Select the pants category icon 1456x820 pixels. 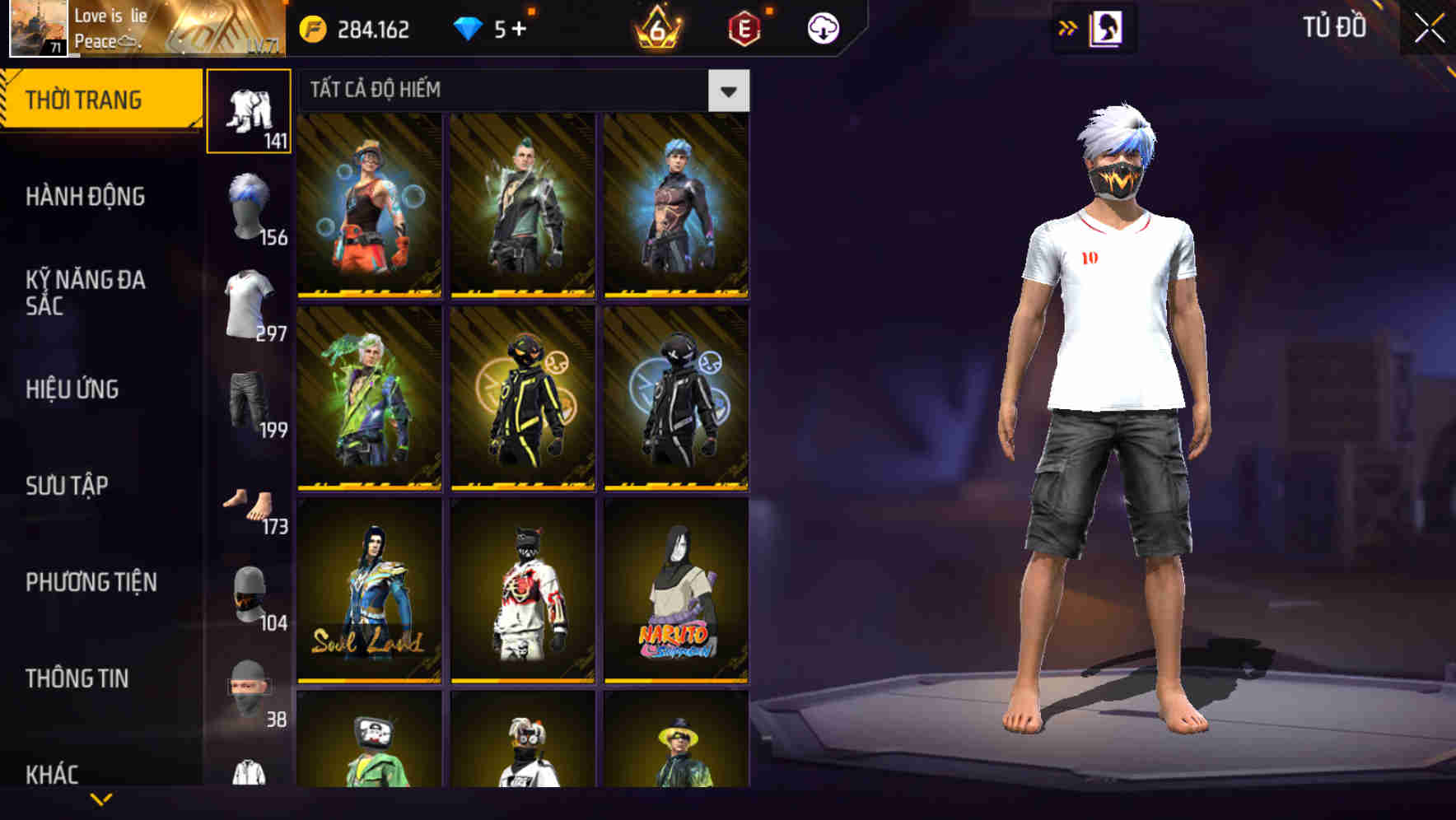[249, 111]
